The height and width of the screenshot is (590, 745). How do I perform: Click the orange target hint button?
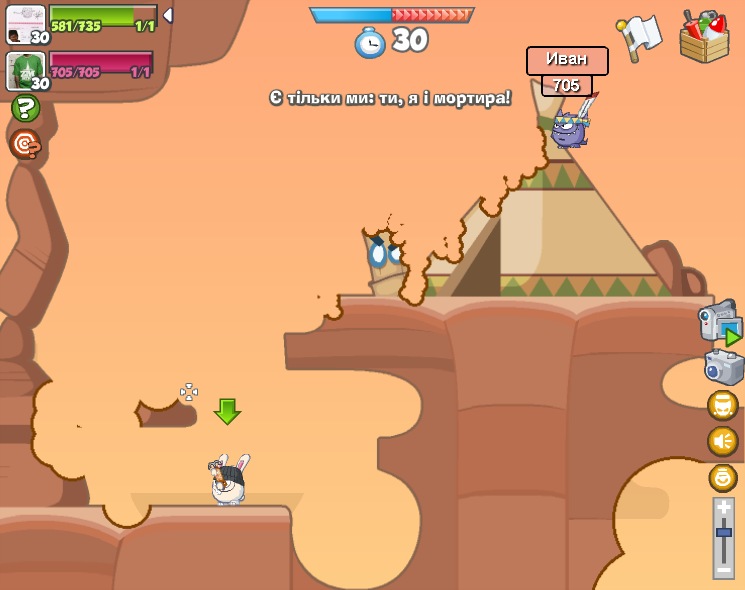[25, 144]
